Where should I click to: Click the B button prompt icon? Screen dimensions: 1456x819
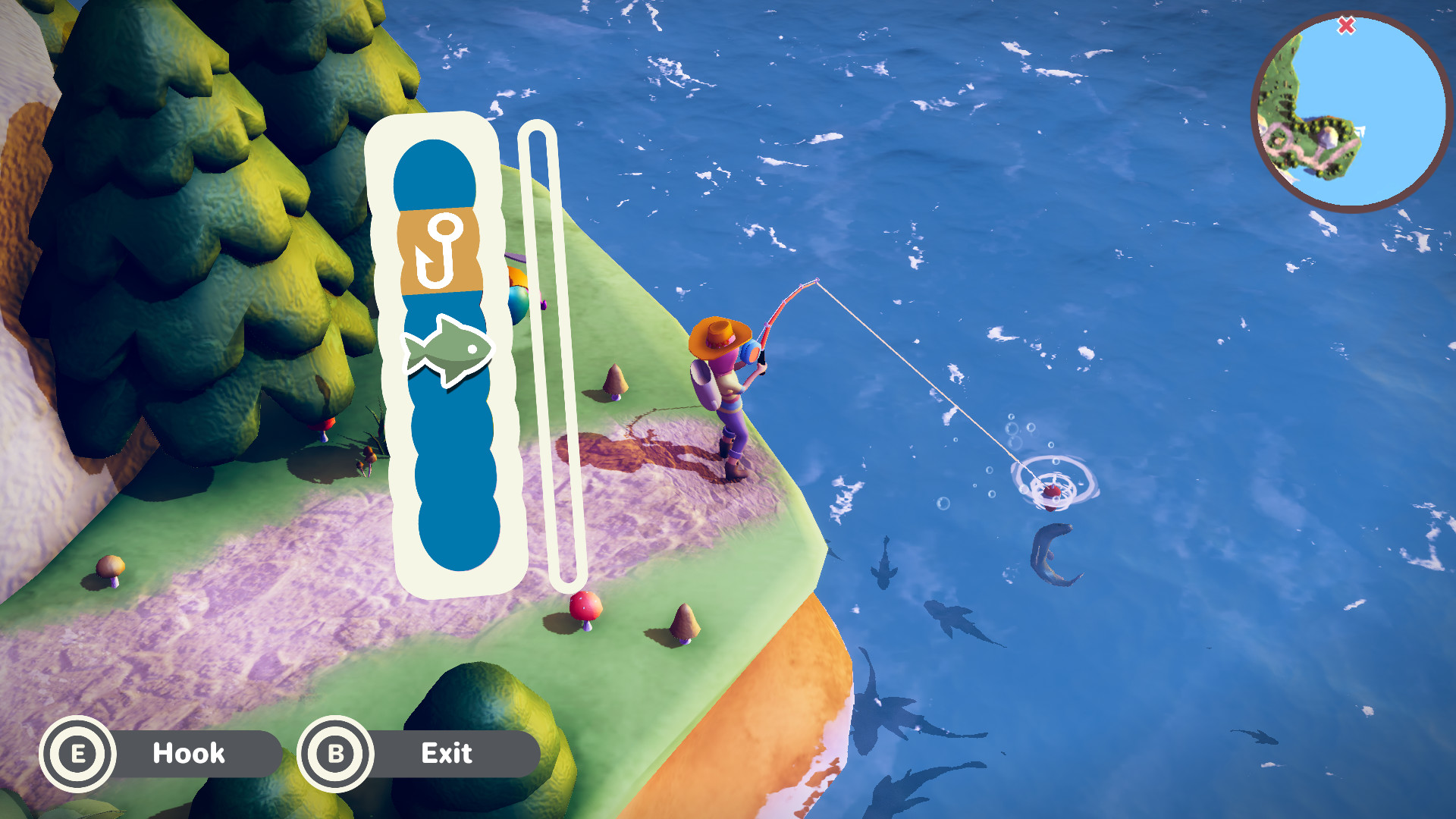tap(334, 753)
